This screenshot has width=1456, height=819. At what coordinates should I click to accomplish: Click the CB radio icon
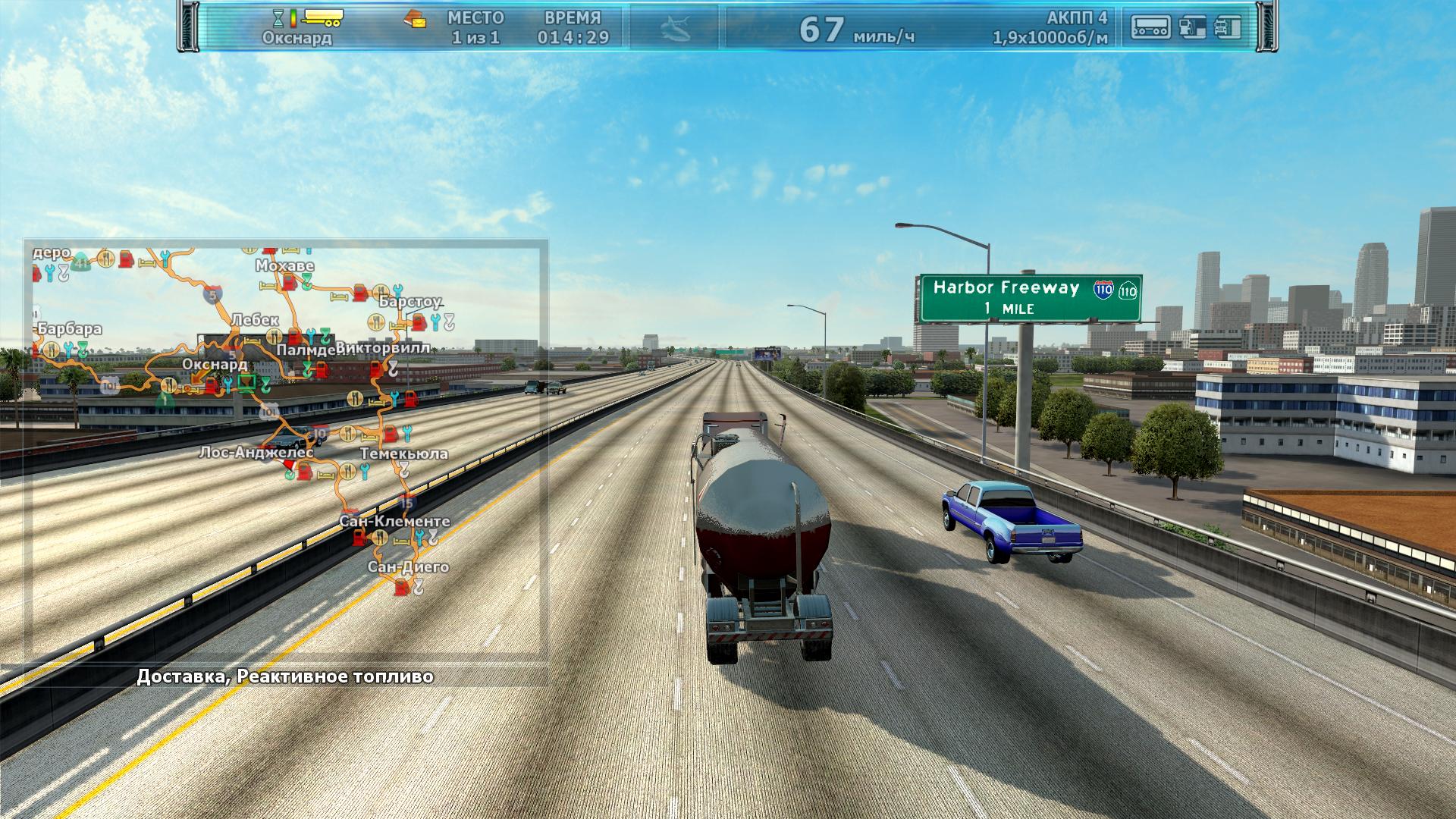point(1150,27)
